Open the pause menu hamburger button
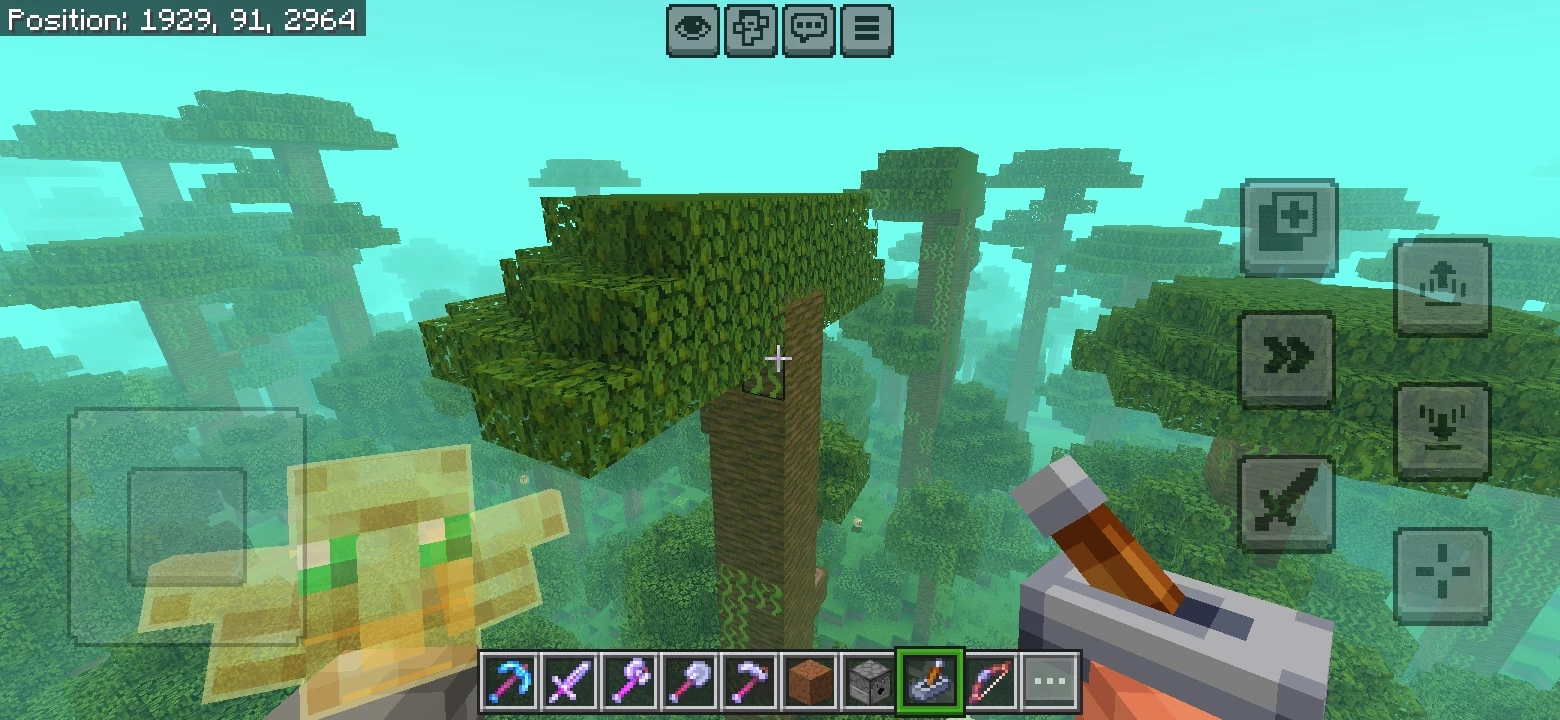This screenshot has height=720, width=1560. (867, 30)
